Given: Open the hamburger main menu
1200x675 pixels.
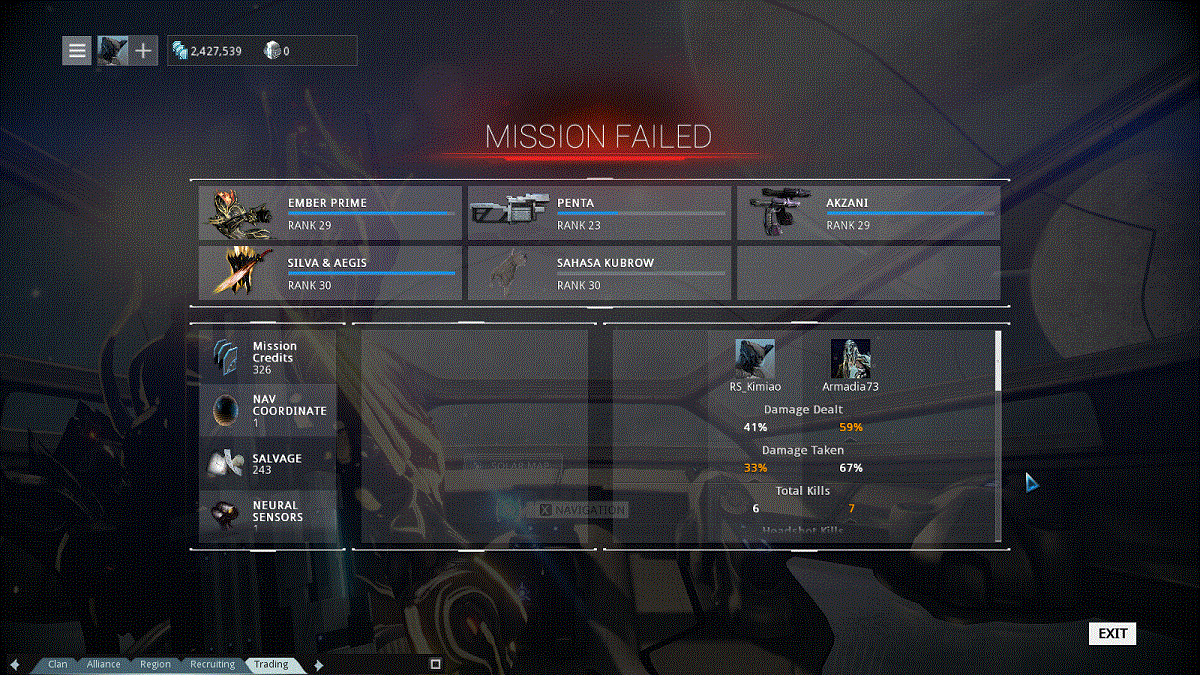Looking at the screenshot, I should tap(77, 50).
